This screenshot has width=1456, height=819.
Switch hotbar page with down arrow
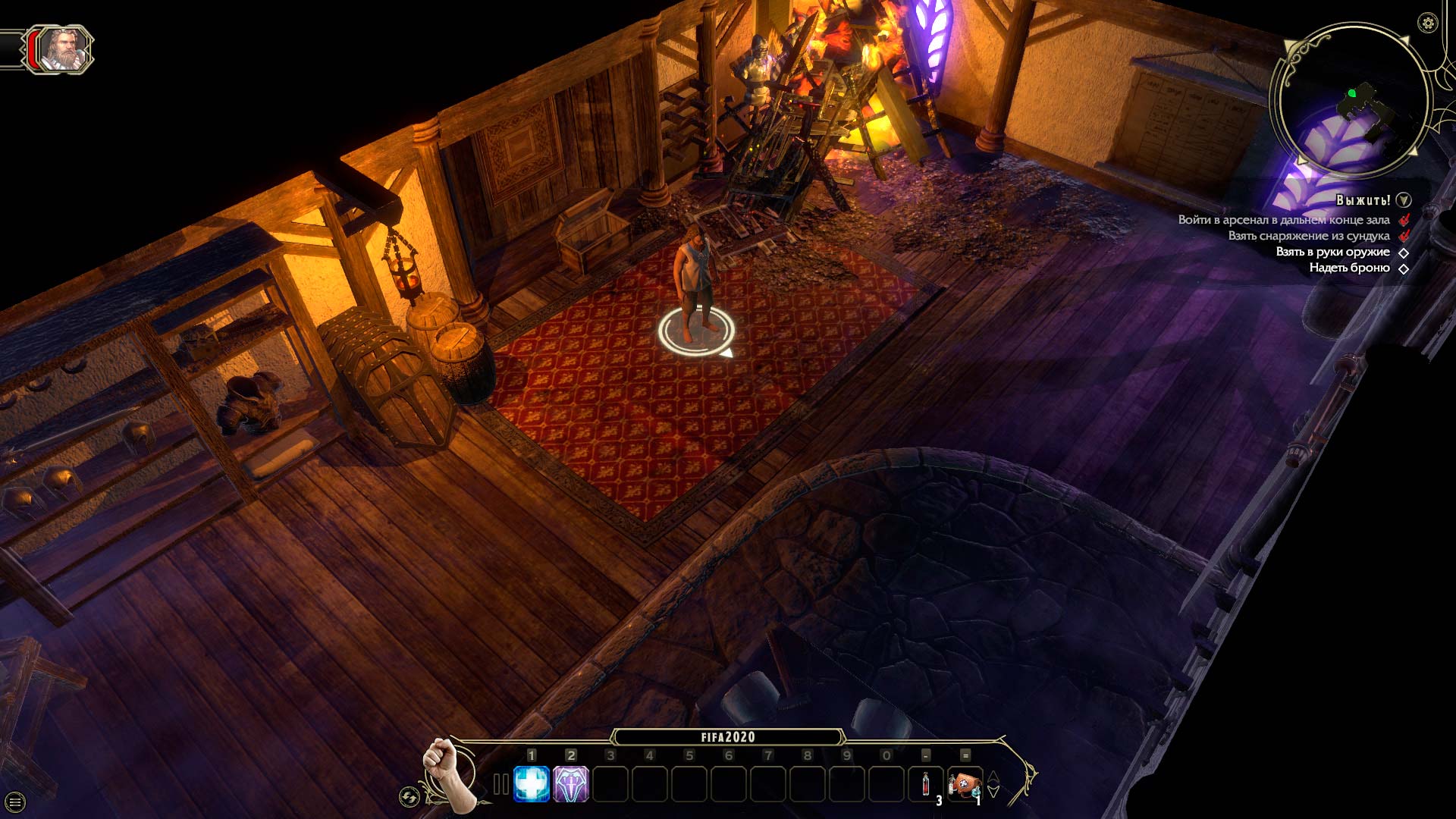pos(993,792)
